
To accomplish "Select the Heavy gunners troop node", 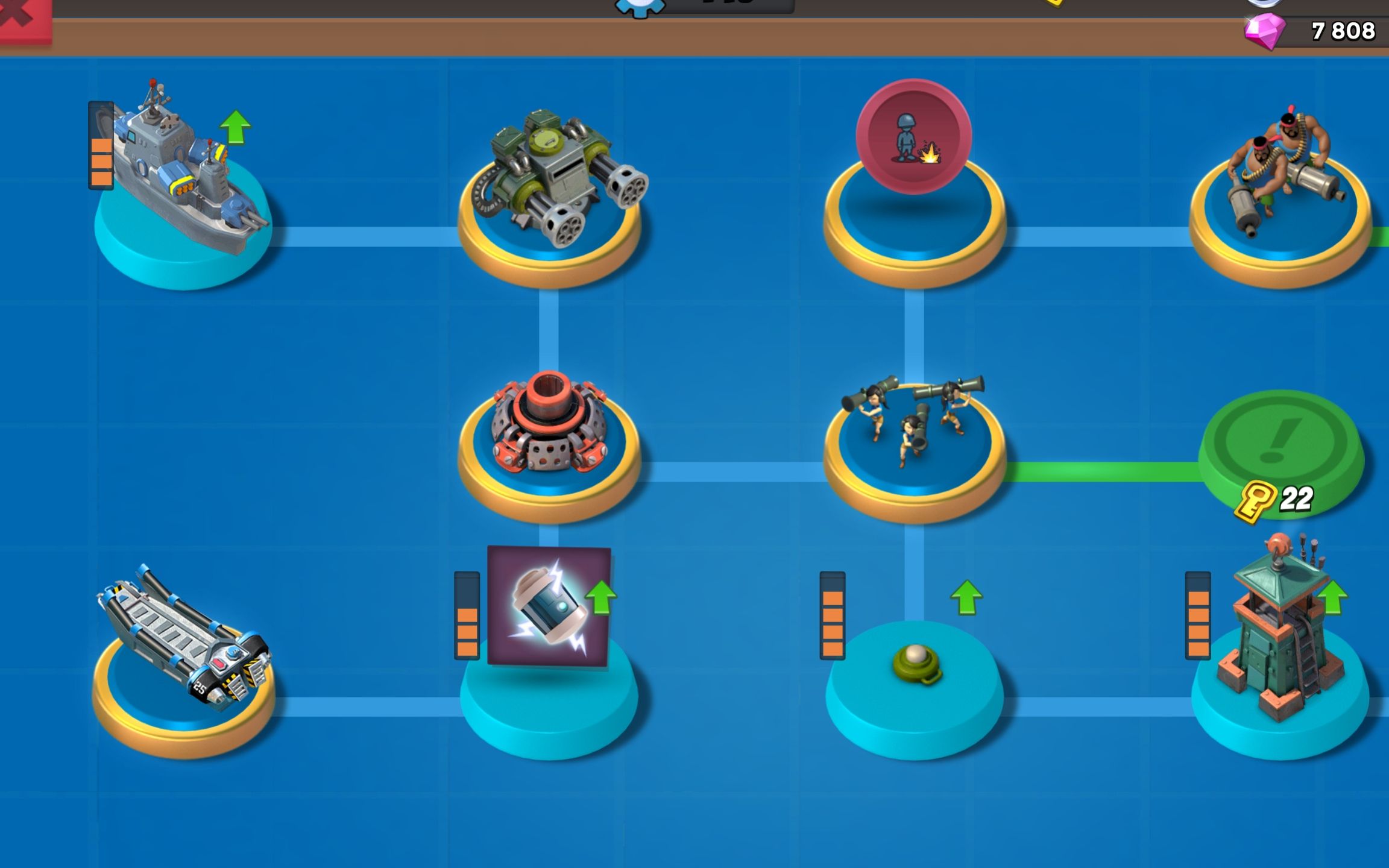I will click(1281, 181).
